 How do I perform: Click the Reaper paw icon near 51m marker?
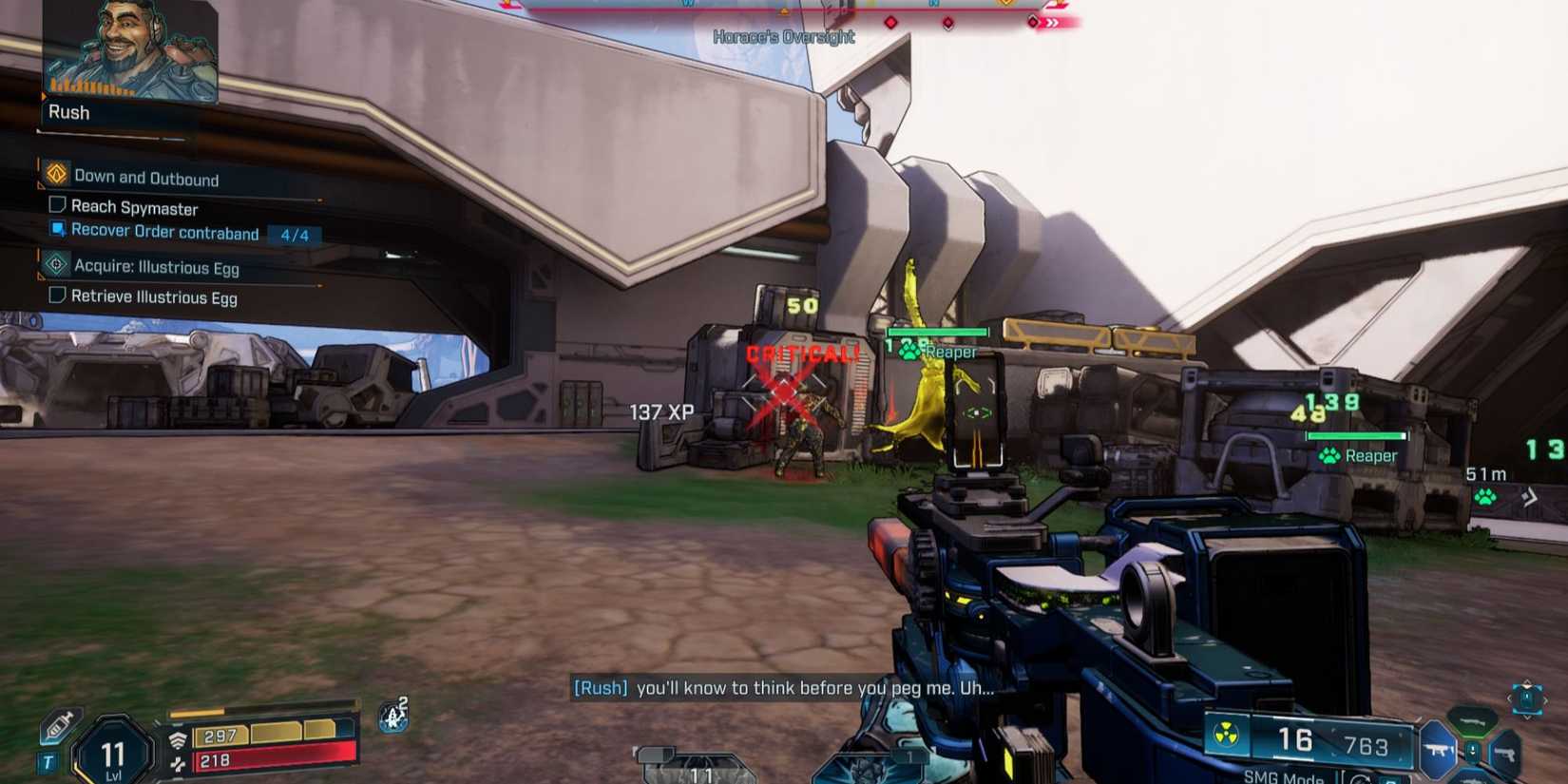click(1485, 498)
